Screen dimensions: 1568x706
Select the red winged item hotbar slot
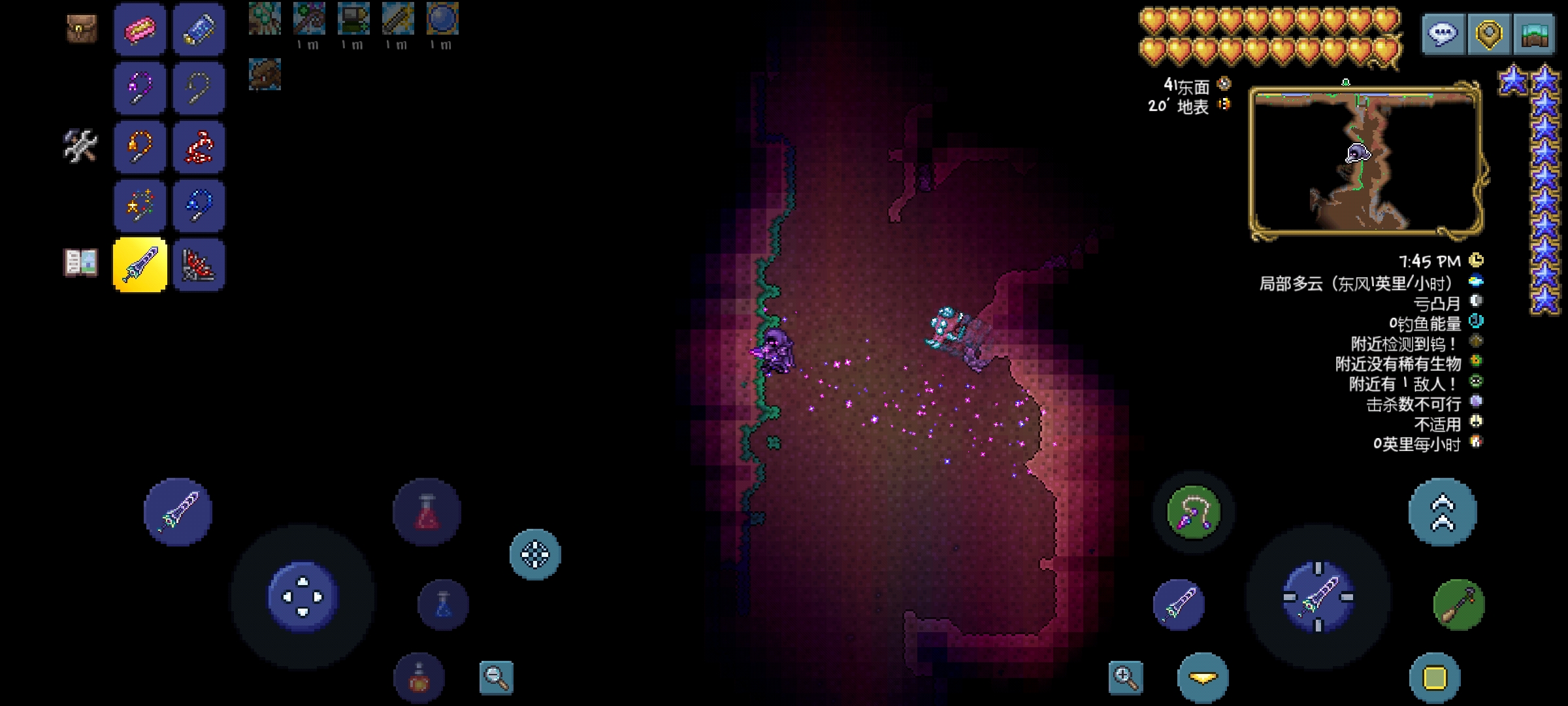coord(199,265)
